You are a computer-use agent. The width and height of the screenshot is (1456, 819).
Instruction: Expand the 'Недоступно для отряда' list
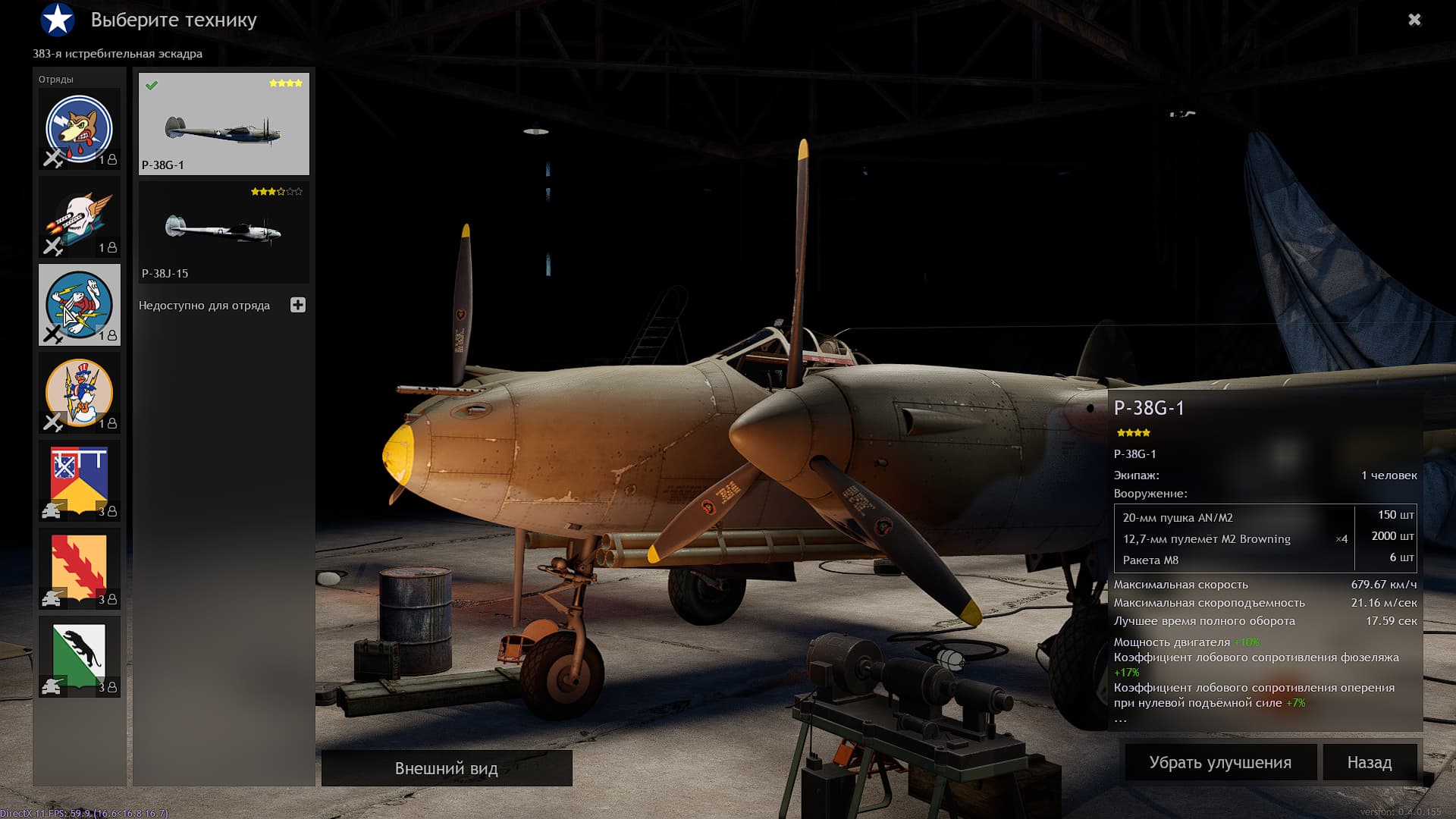pos(298,305)
